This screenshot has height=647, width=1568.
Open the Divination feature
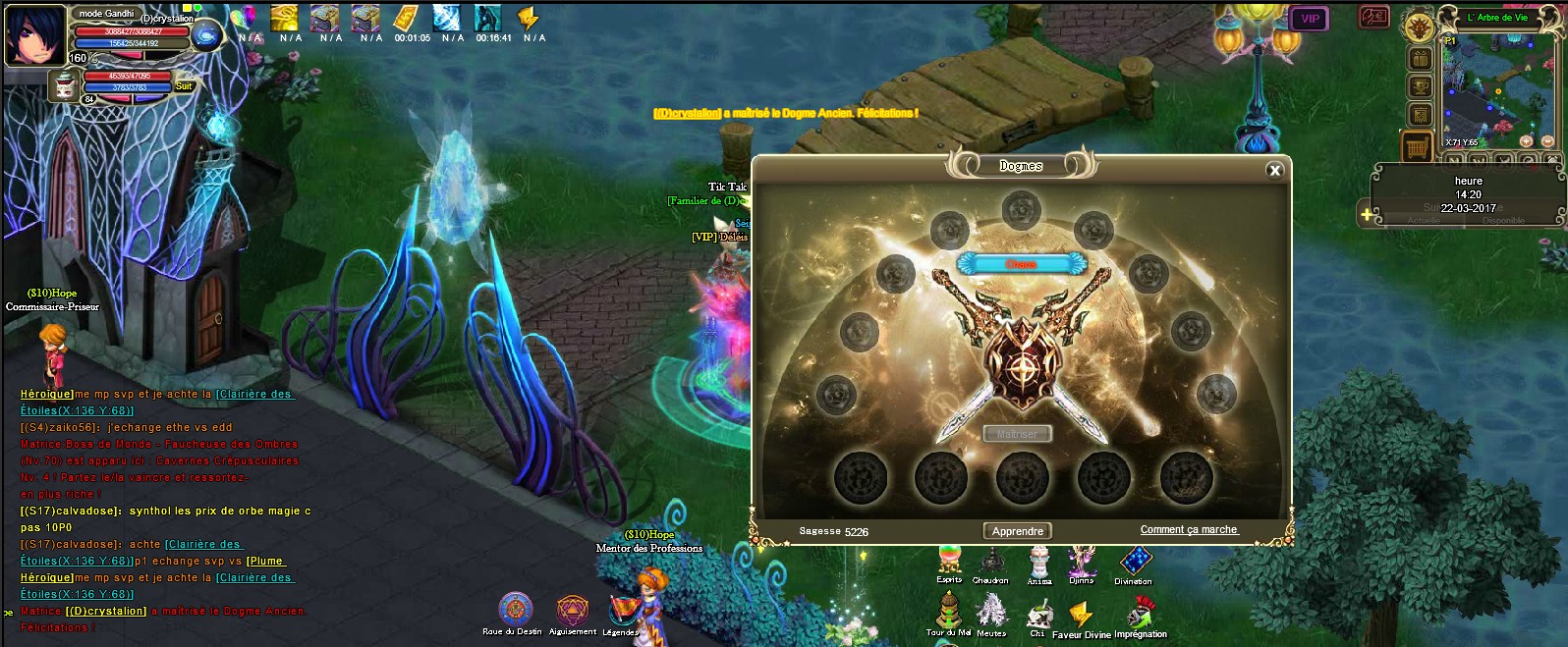point(1135,561)
